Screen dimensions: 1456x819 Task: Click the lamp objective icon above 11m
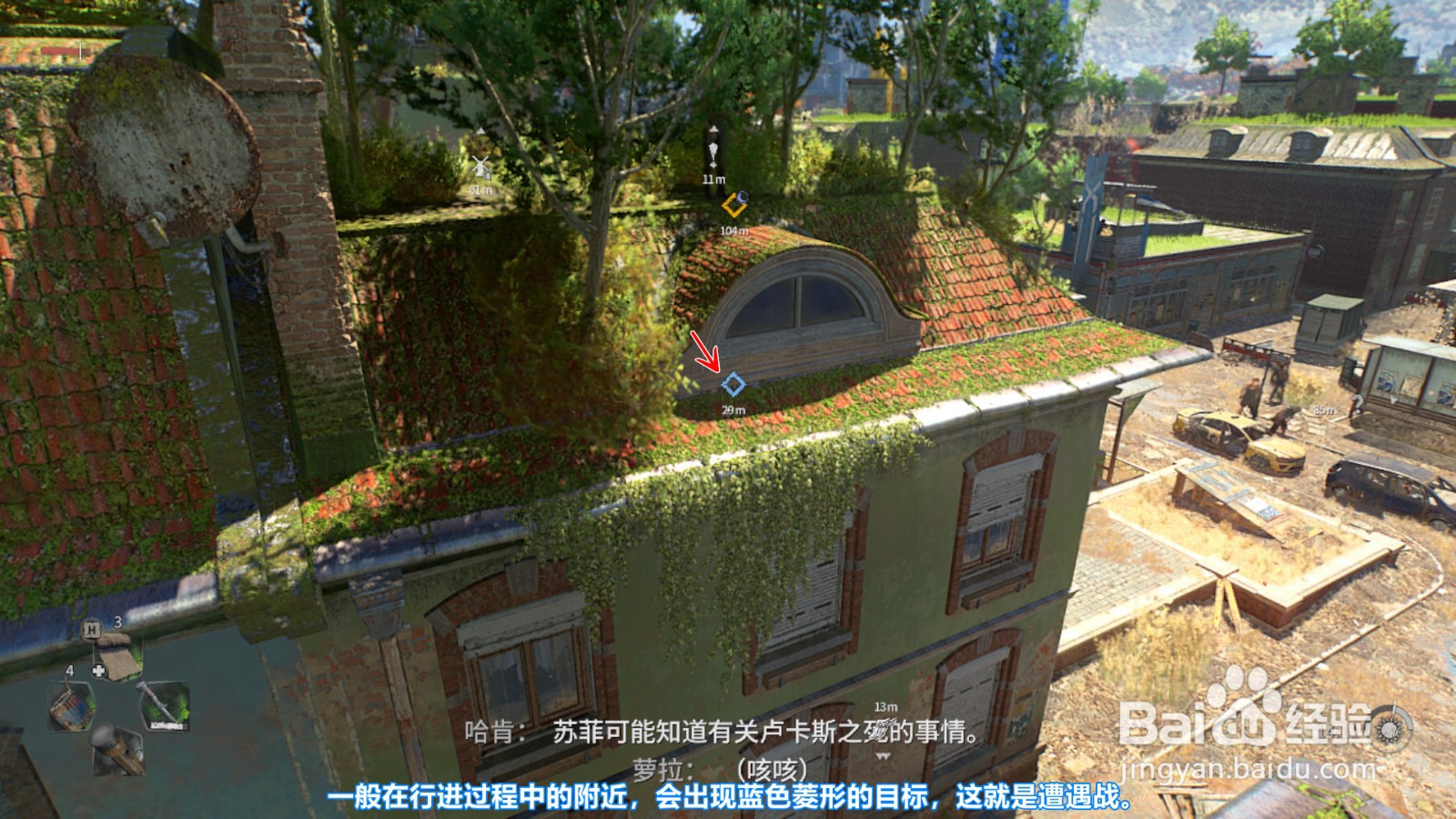tap(713, 153)
